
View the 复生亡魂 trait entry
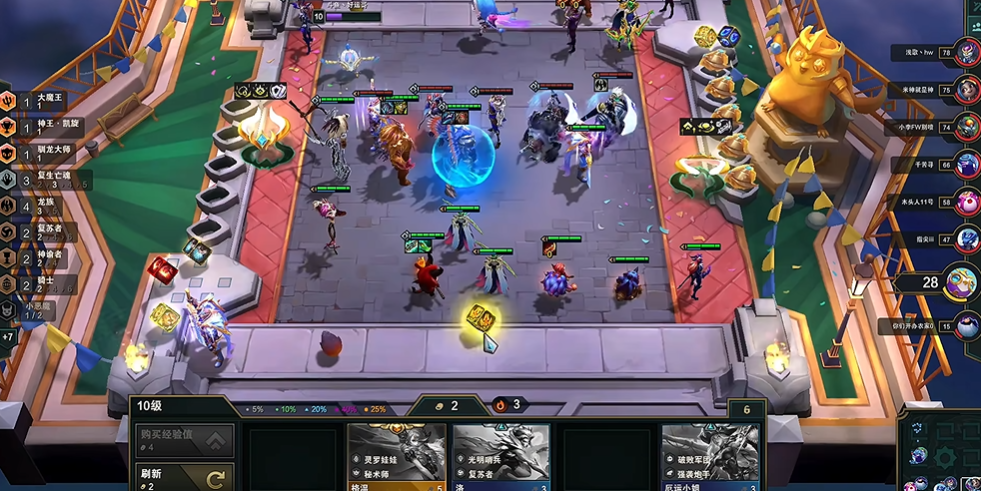click(38, 180)
